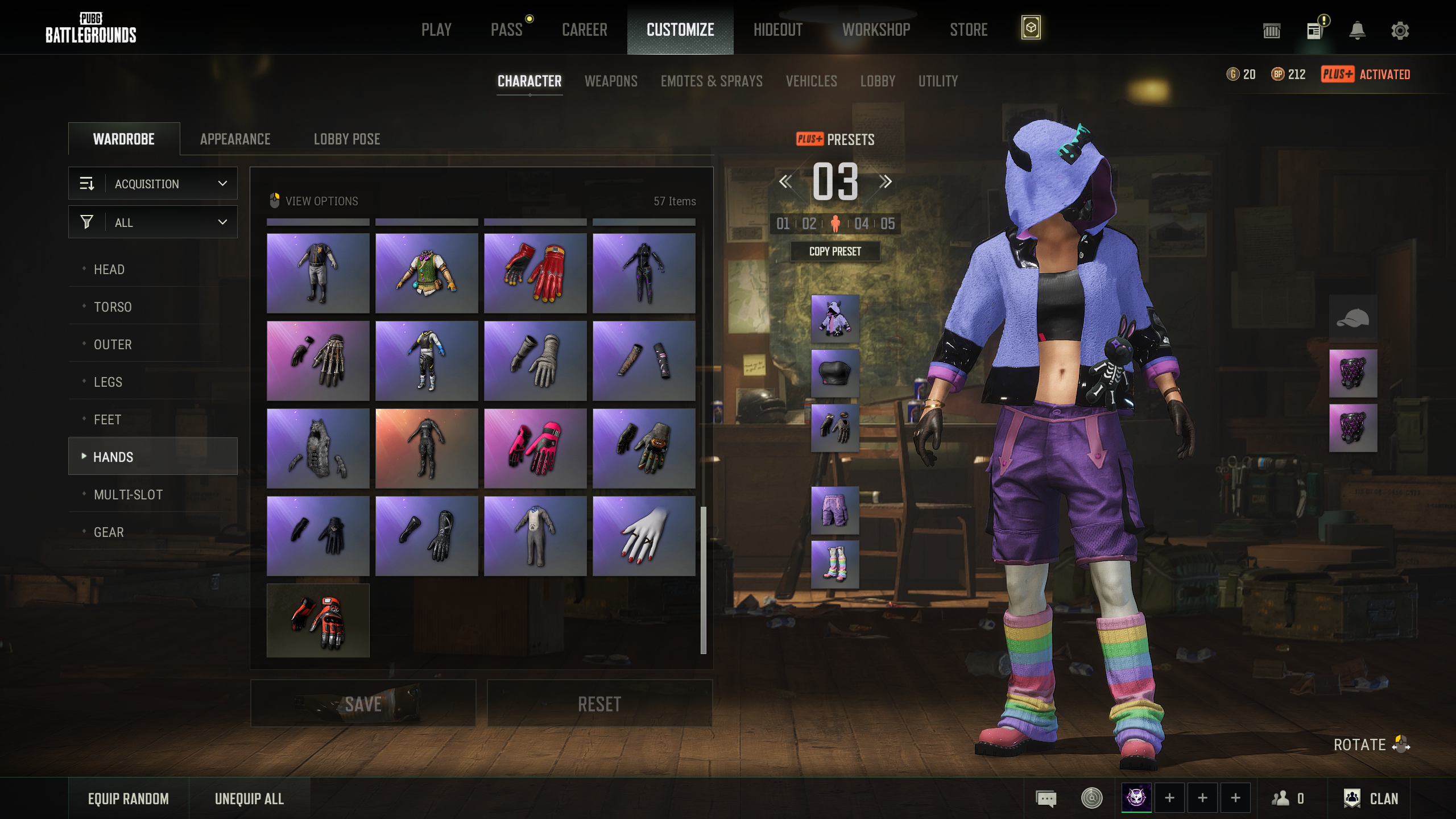Equip a random outfit
Screen dimensions: 1456x819
click(x=129, y=799)
